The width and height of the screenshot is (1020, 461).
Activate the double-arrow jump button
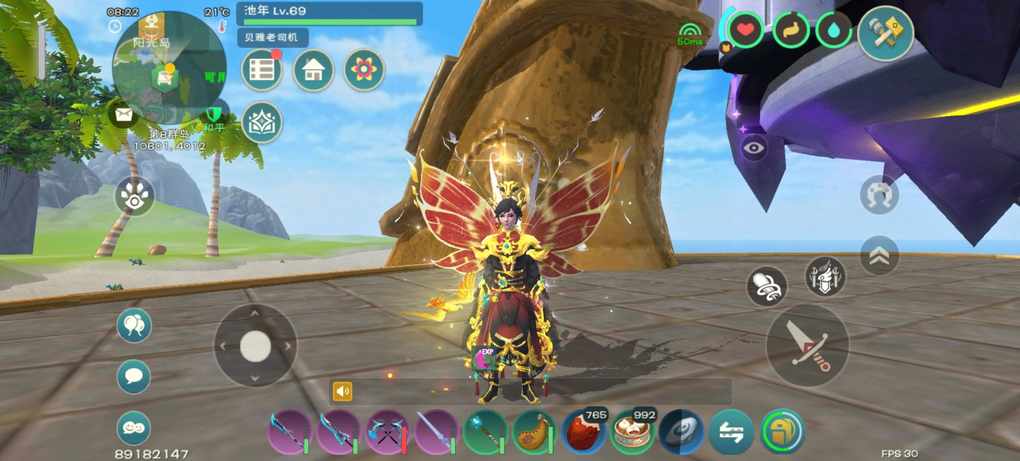pyautogui.click(x=879, y=255)
